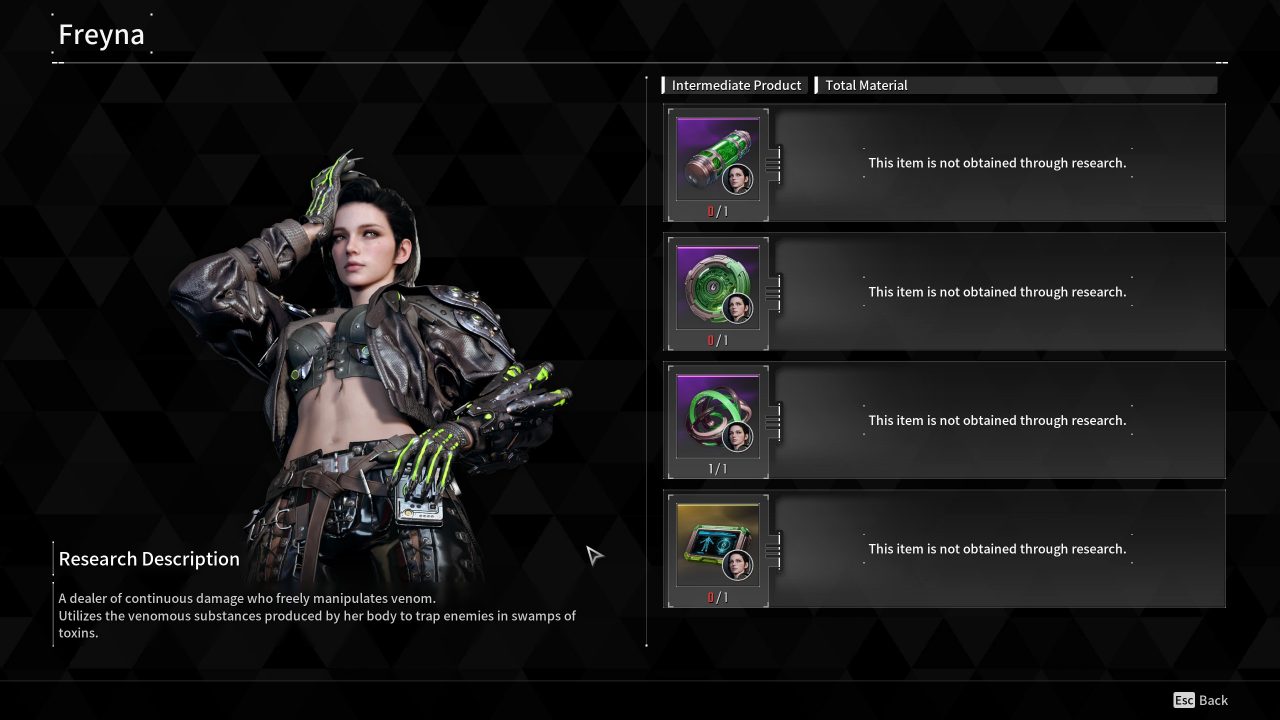
Task: Click the 1/1 progress indicator on the third item
Action: coord(715,469)
